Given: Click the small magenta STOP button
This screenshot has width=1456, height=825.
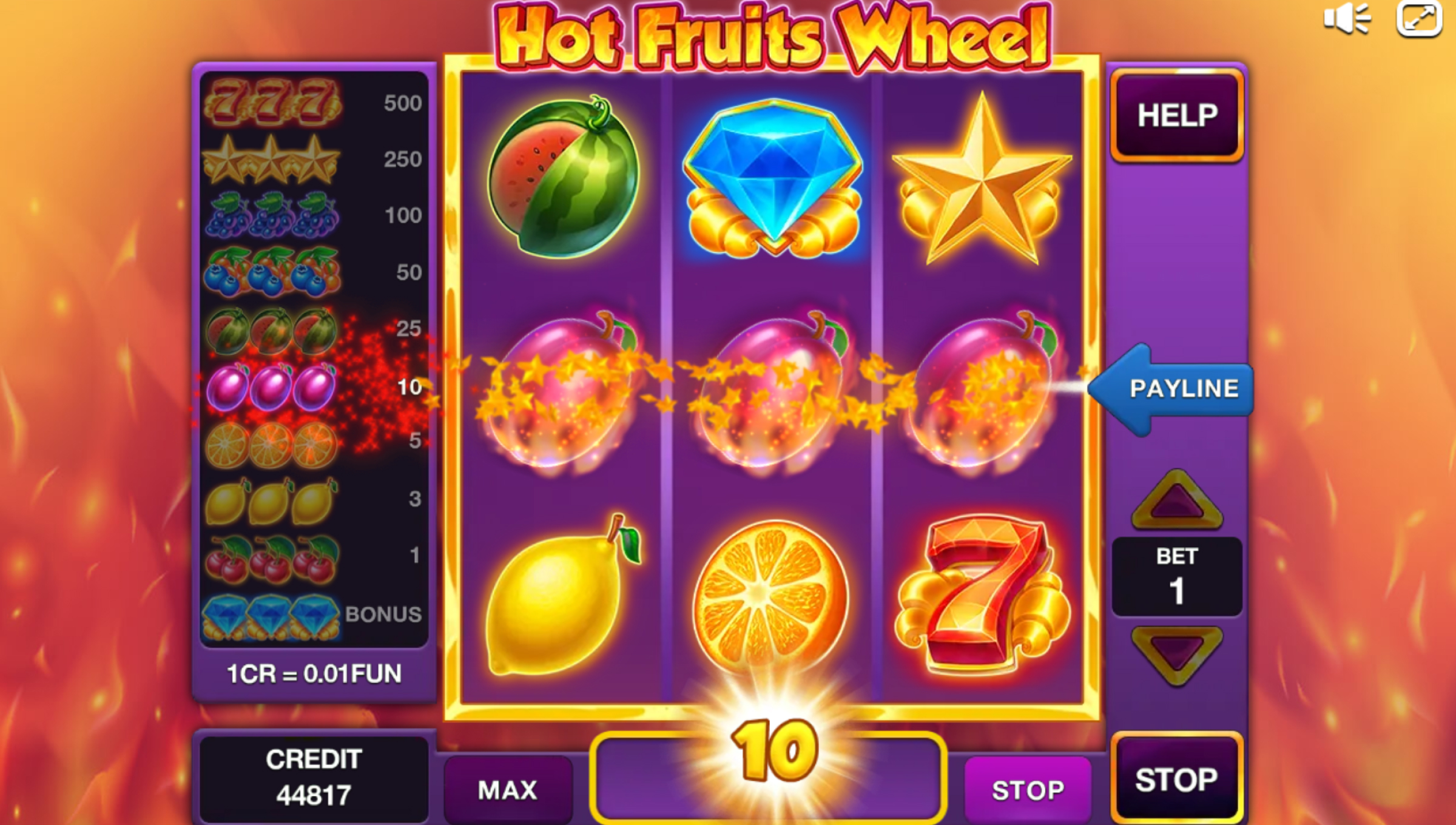Looking at the screenshot, I should click(x=1028, y=790).
